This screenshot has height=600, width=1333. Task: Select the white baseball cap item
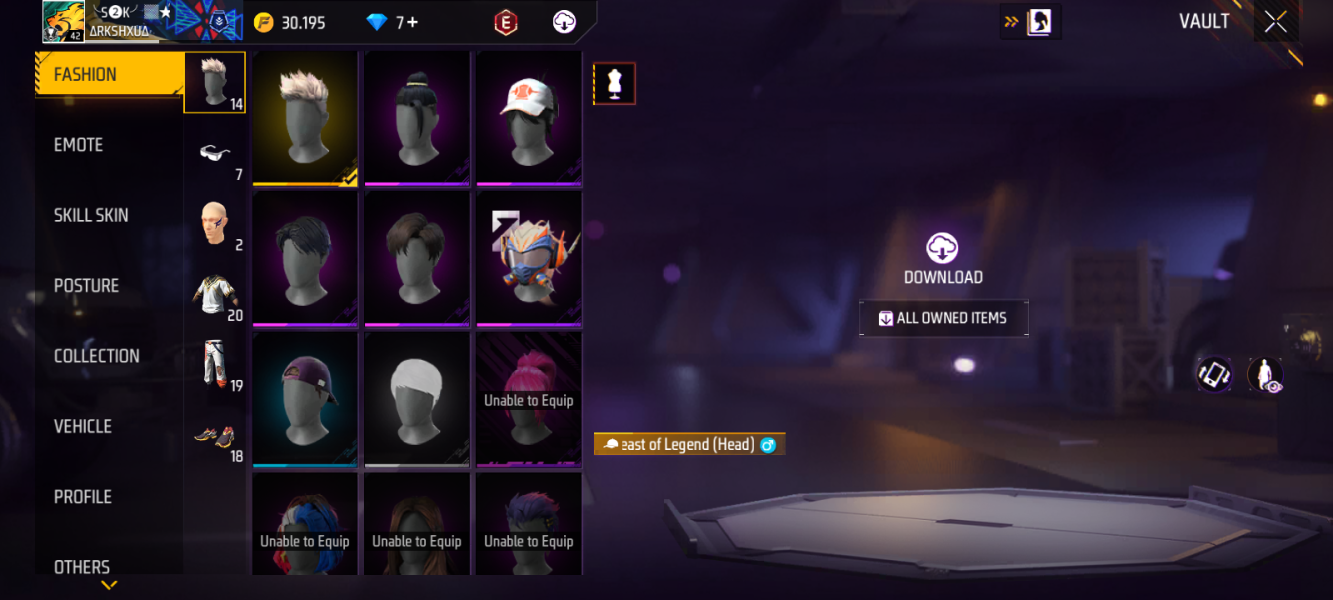[529, 118]
